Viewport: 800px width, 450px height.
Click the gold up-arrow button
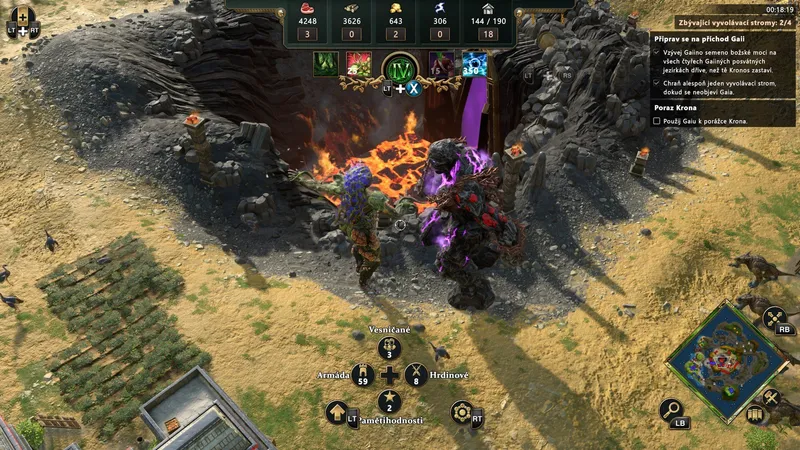[x=337, y=412]
